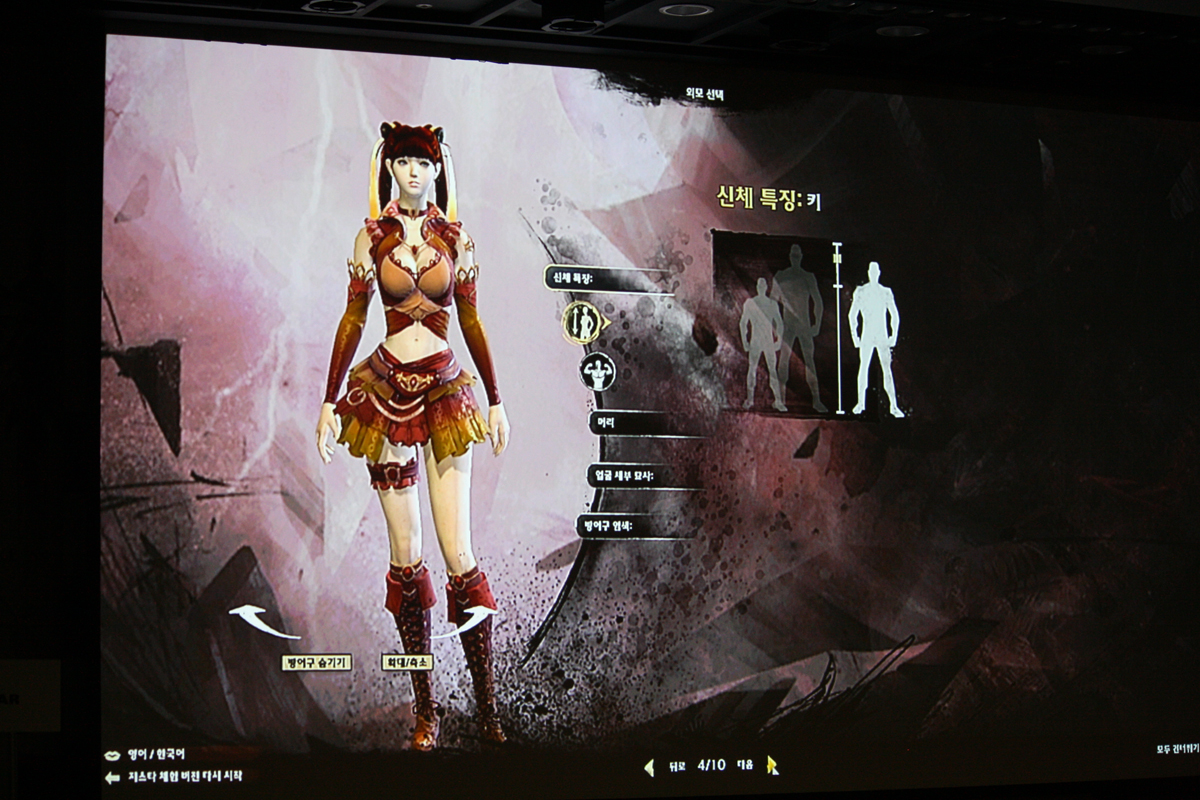Rotate character with the left curved arrow
Image resolution: width=1200 pixels, height=800 pixels.
262,621
